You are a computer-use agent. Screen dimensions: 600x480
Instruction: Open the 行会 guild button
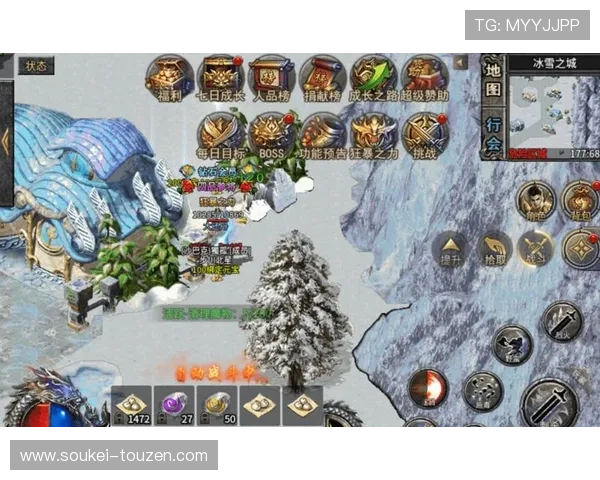point(493,133)
